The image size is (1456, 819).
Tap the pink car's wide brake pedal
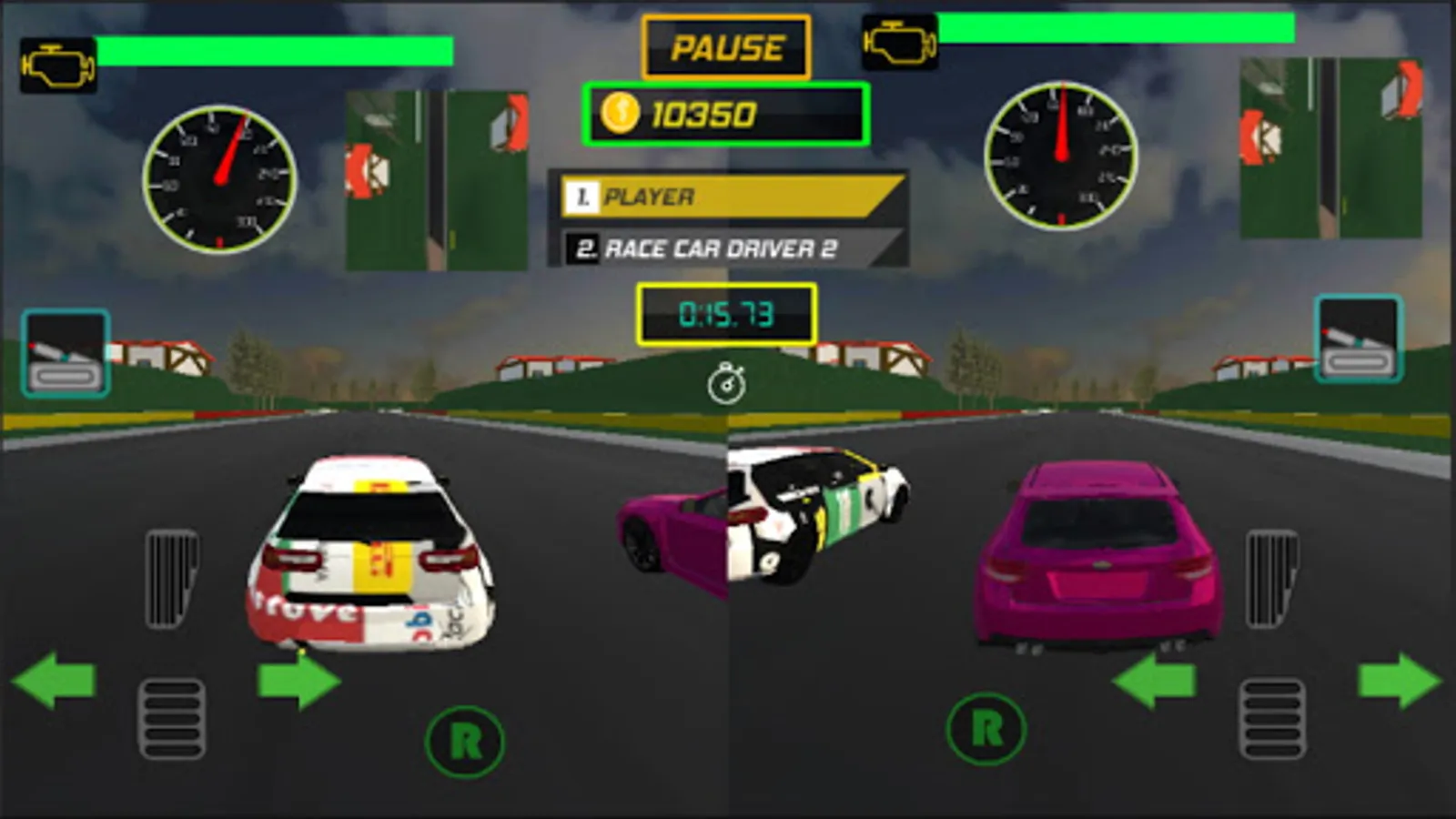pos(1272,718)
